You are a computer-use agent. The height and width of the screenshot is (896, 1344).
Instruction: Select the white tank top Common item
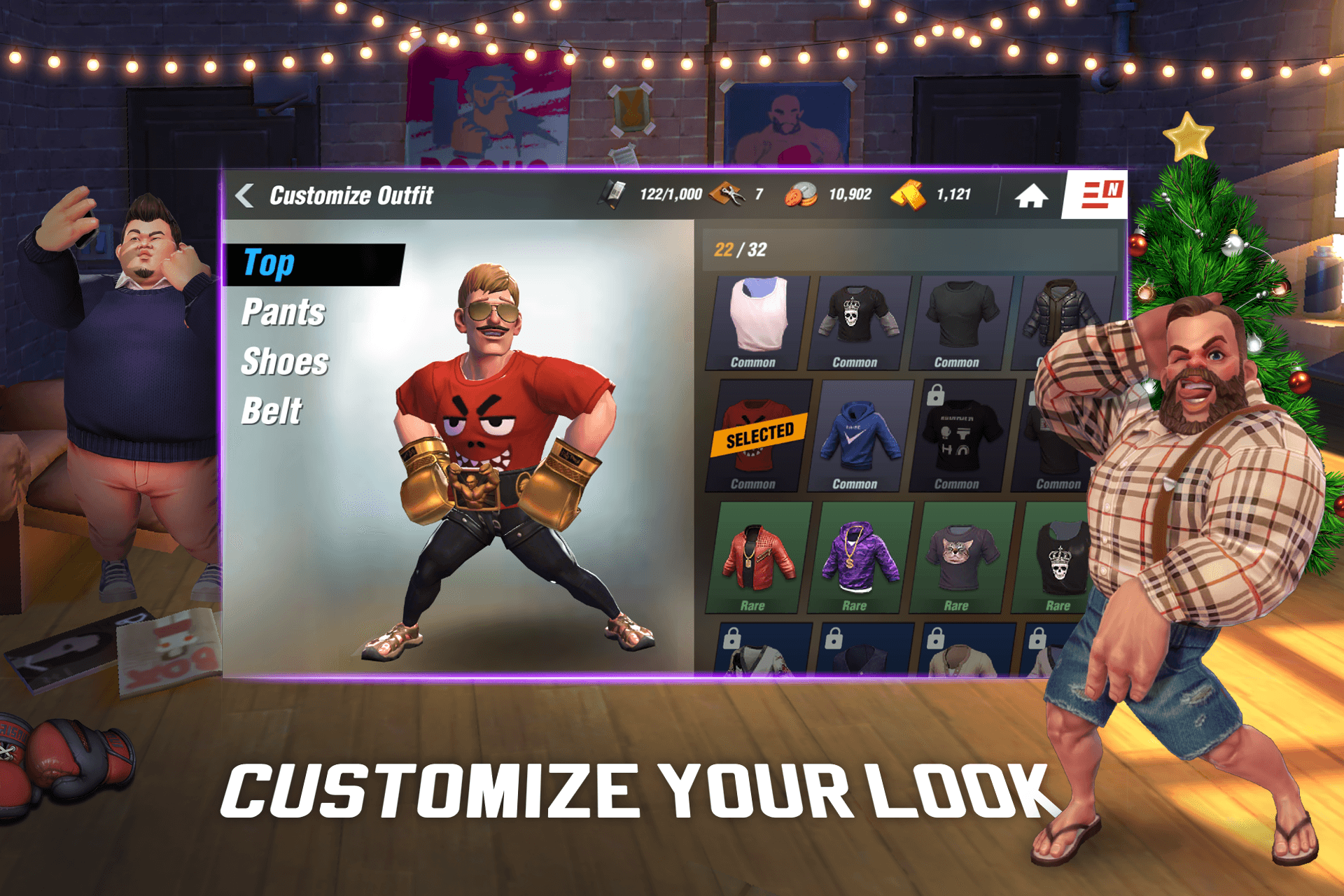click(757, 316)
